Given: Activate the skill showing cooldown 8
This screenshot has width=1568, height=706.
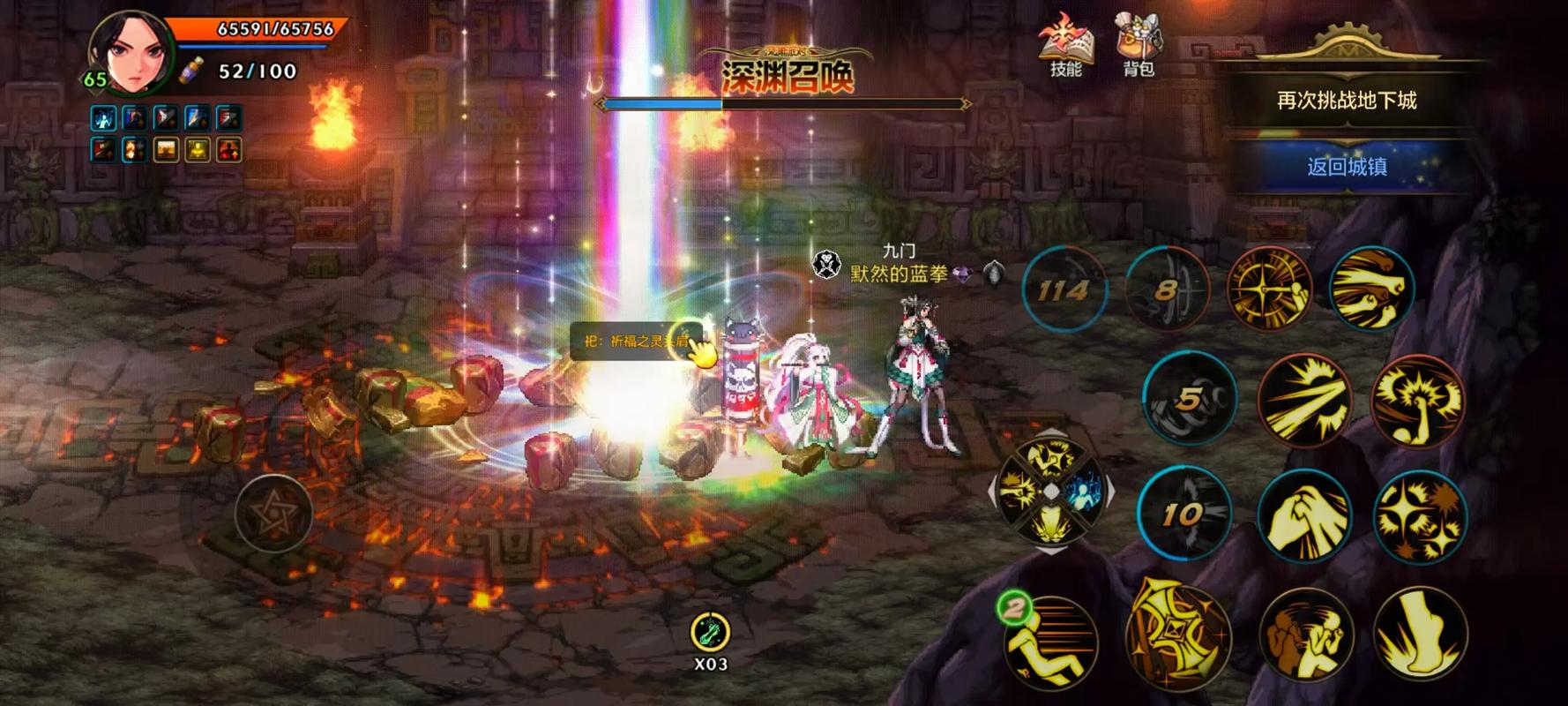Looking at the screenshot, I should pos(1168,289).
